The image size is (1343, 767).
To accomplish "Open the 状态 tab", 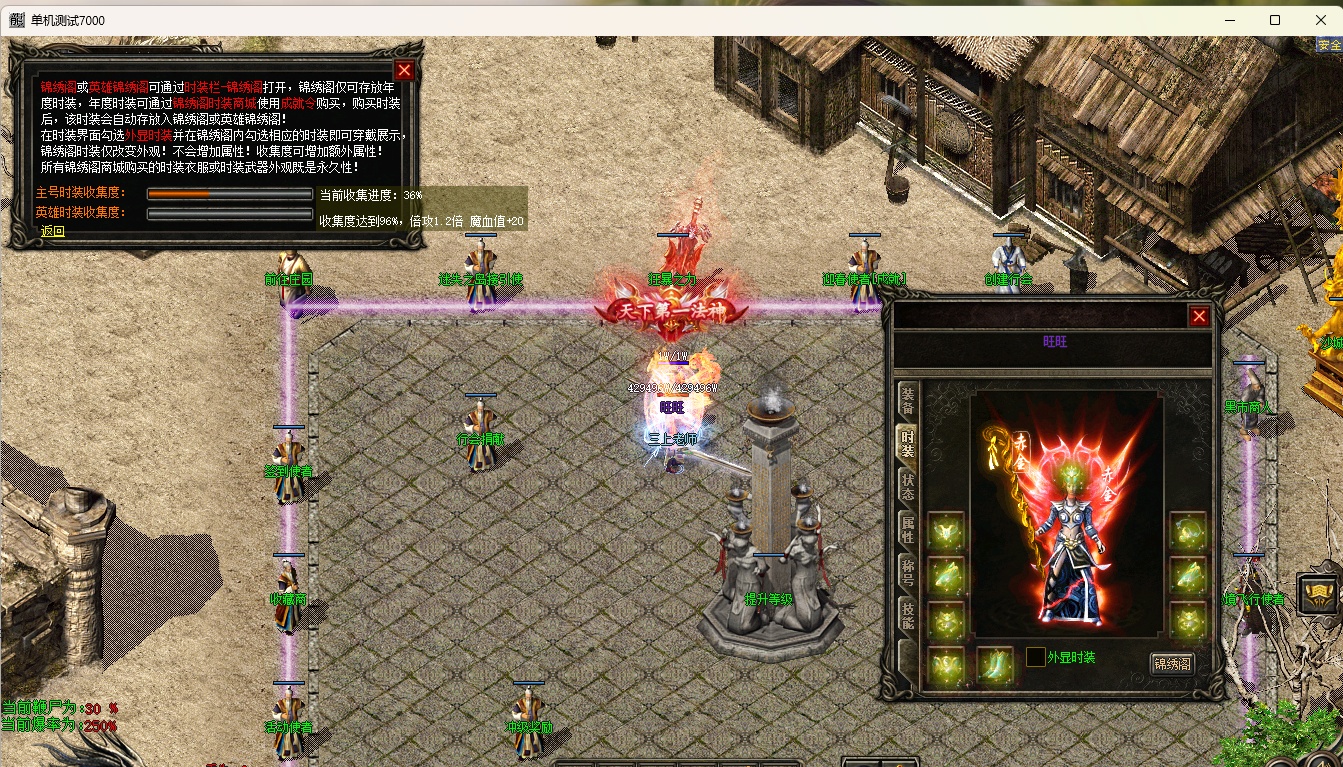I will point(907,486).
